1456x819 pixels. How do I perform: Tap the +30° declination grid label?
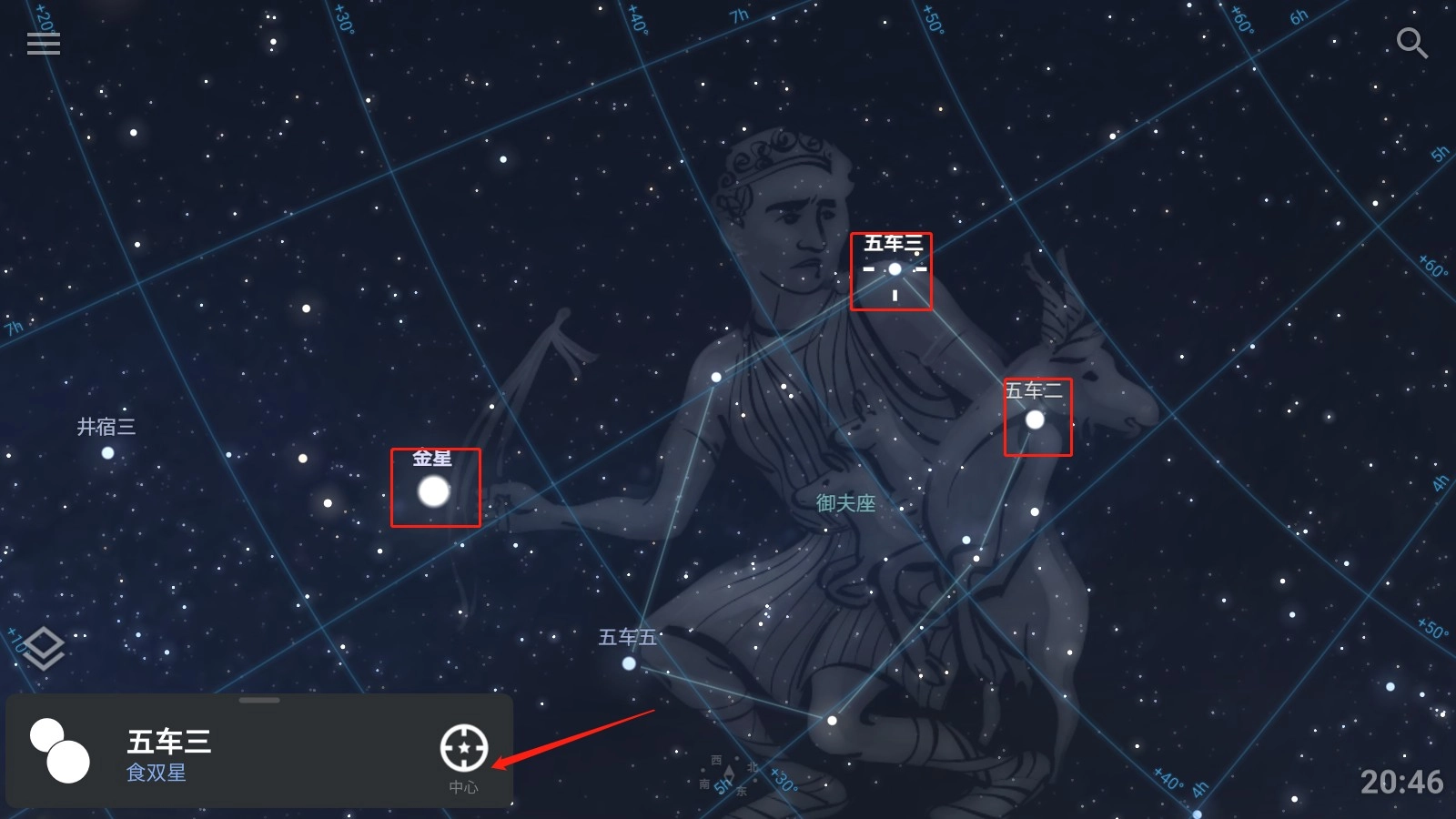click(784, 781)
